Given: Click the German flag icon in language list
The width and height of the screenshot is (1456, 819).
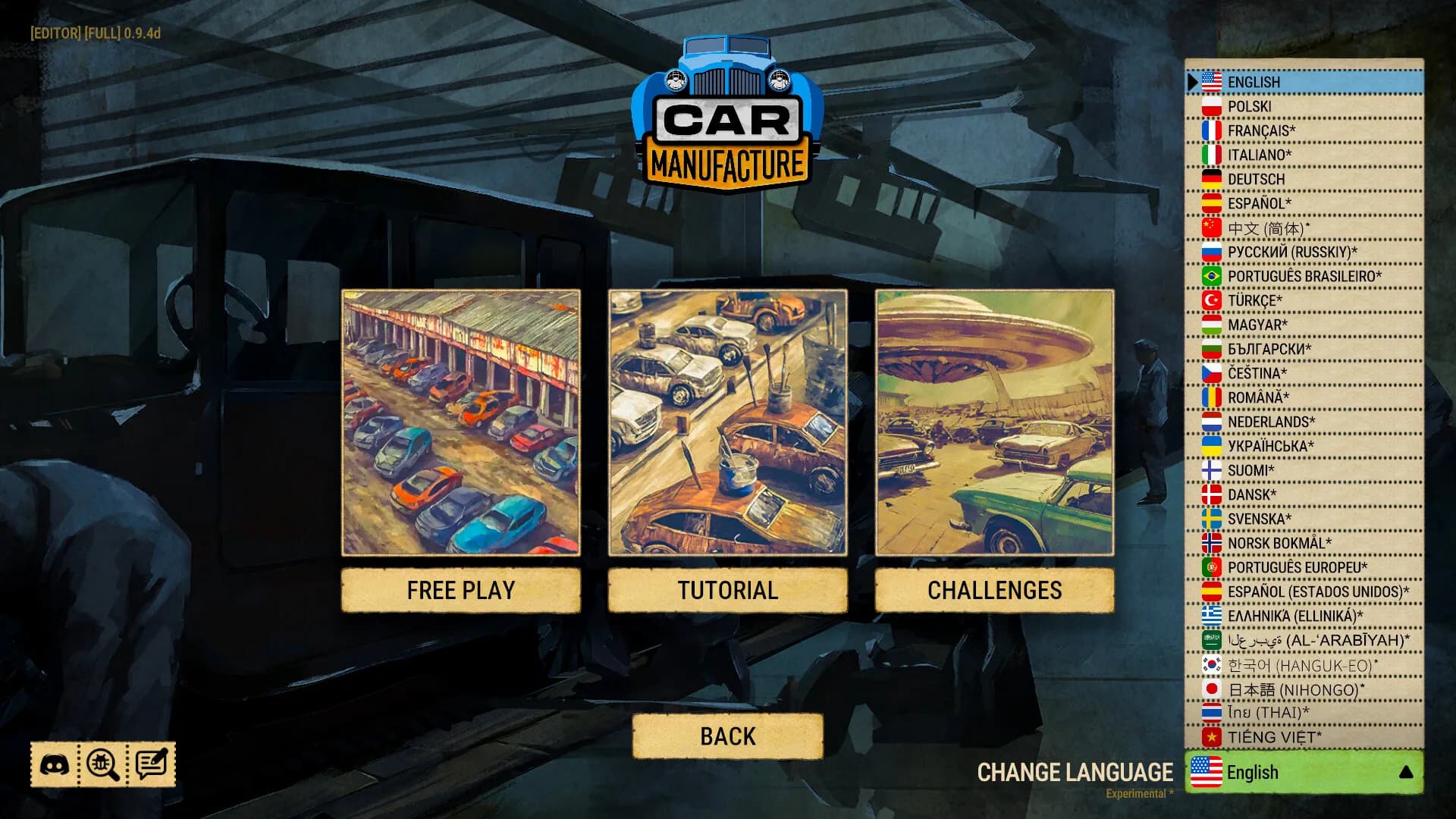Looking at the screenshot, I should [1210, 178].
